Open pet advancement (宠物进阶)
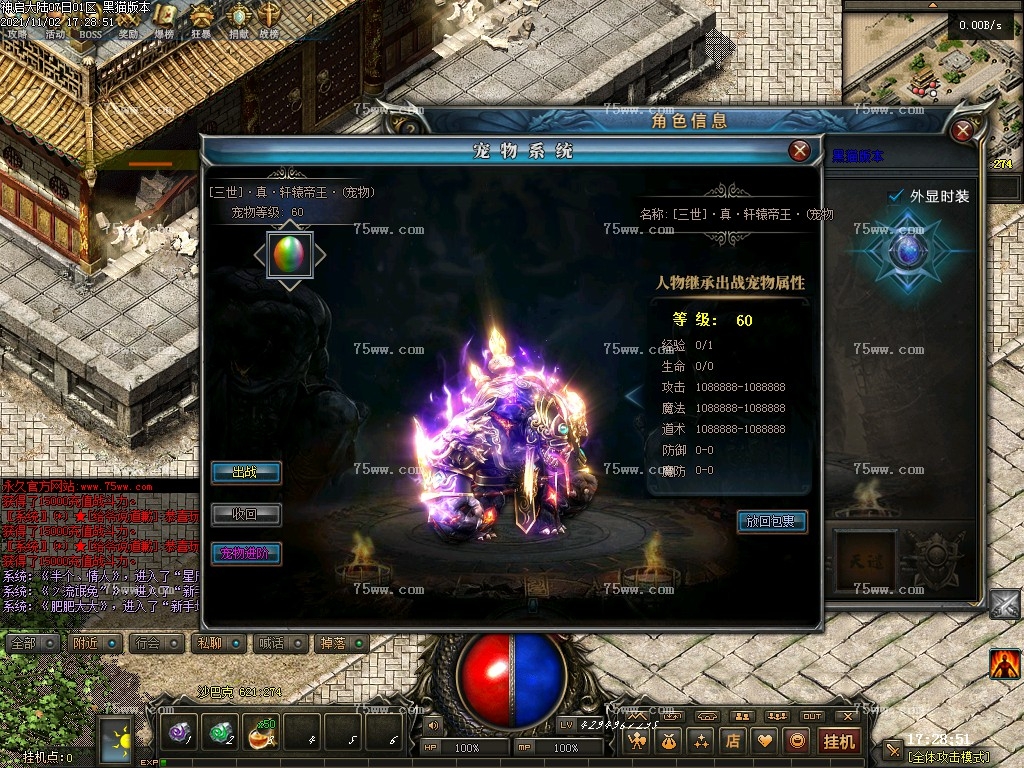1024x768 pixels. 245,553
